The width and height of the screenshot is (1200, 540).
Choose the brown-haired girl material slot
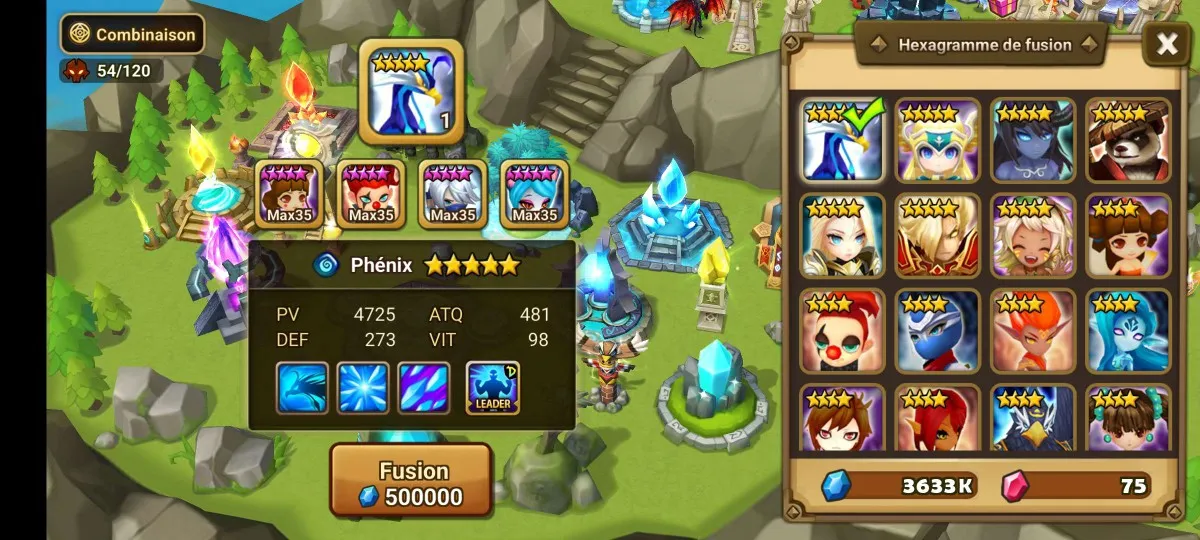click(x=289, y=193)
